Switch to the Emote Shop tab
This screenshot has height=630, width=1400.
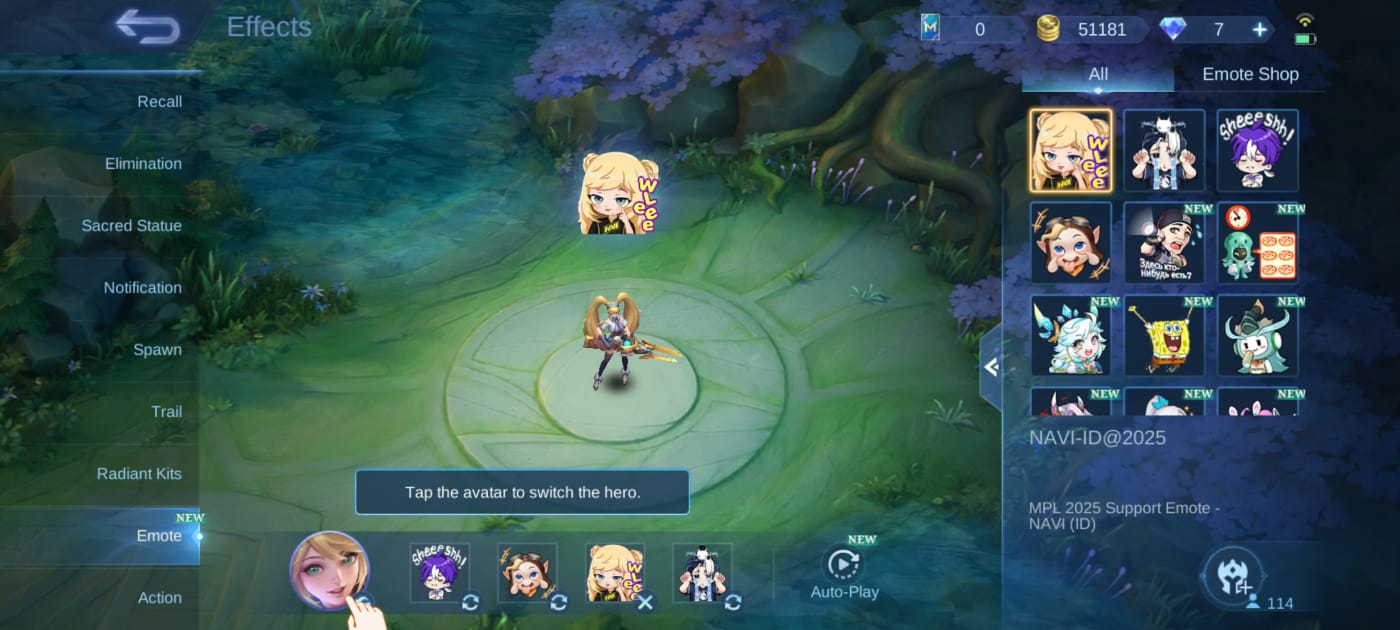(x=1250, y=74)
